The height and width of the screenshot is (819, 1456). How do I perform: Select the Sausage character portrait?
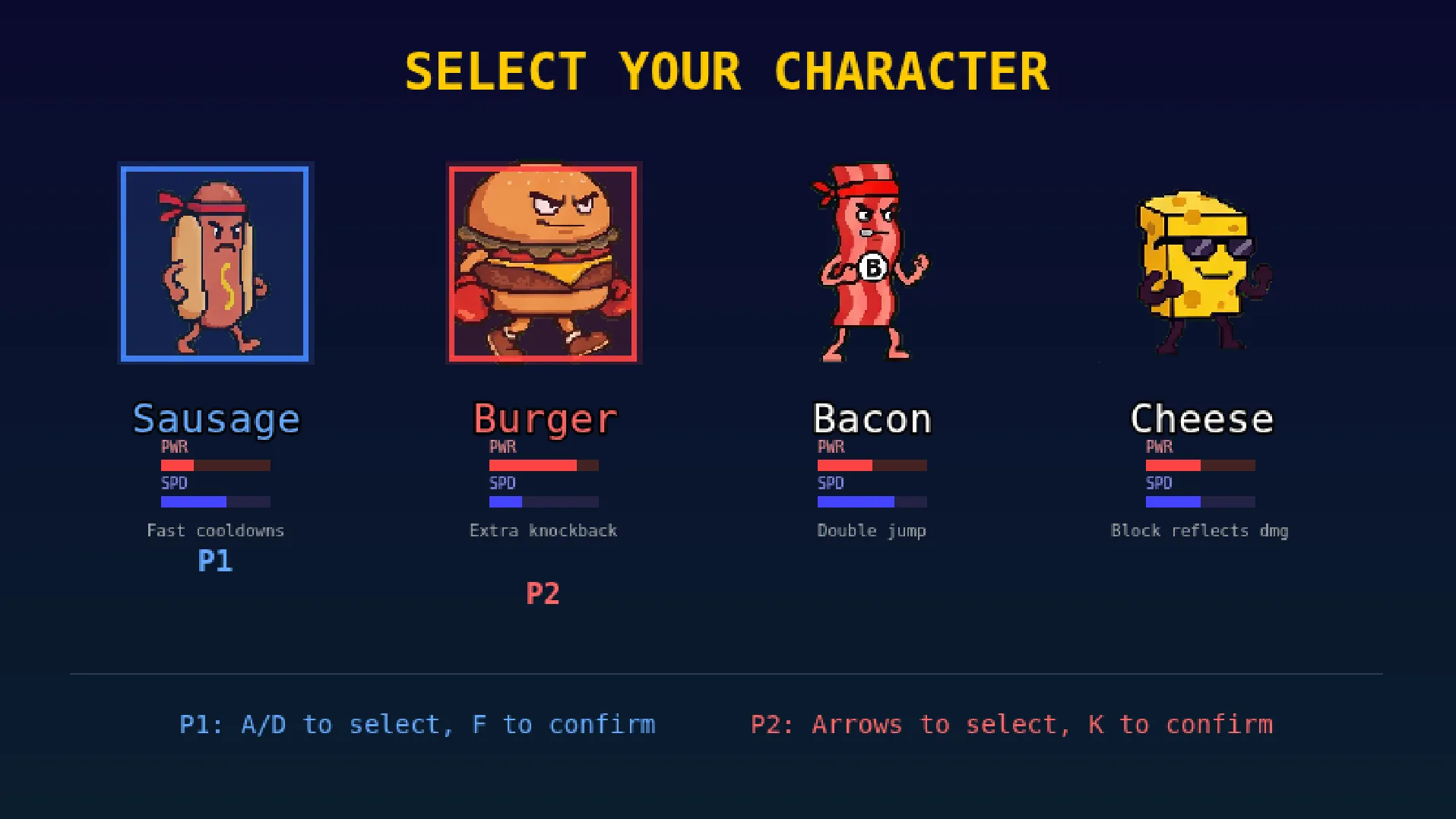(x=215, y=263)
